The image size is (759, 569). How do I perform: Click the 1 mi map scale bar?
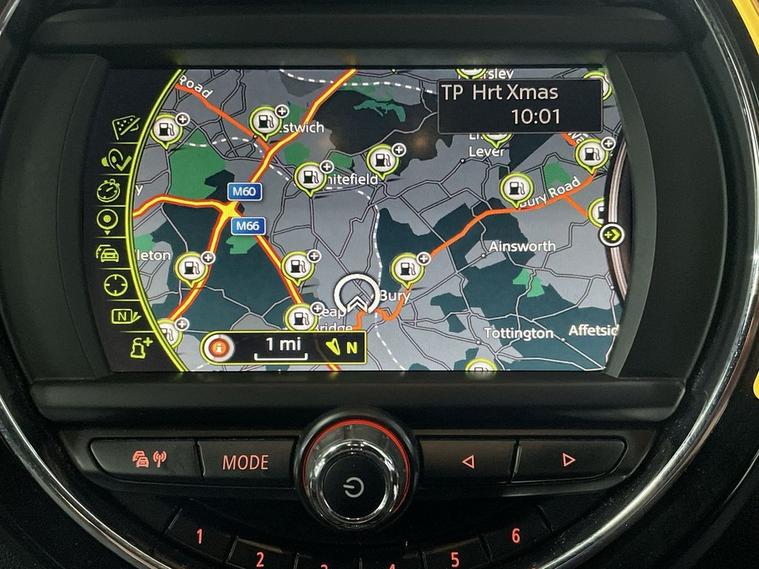point(282,347)
